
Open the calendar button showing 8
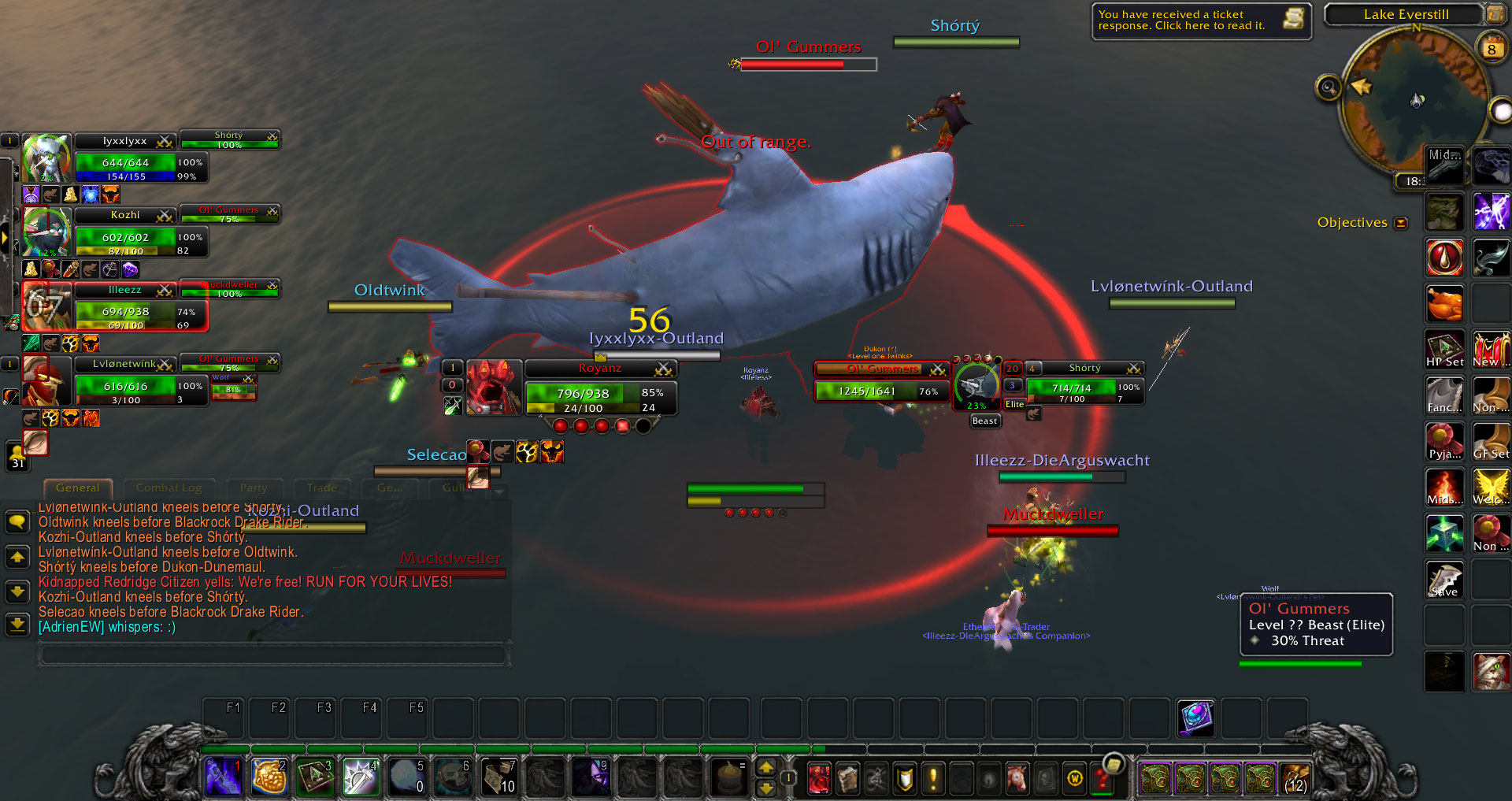click(1491, 49)
